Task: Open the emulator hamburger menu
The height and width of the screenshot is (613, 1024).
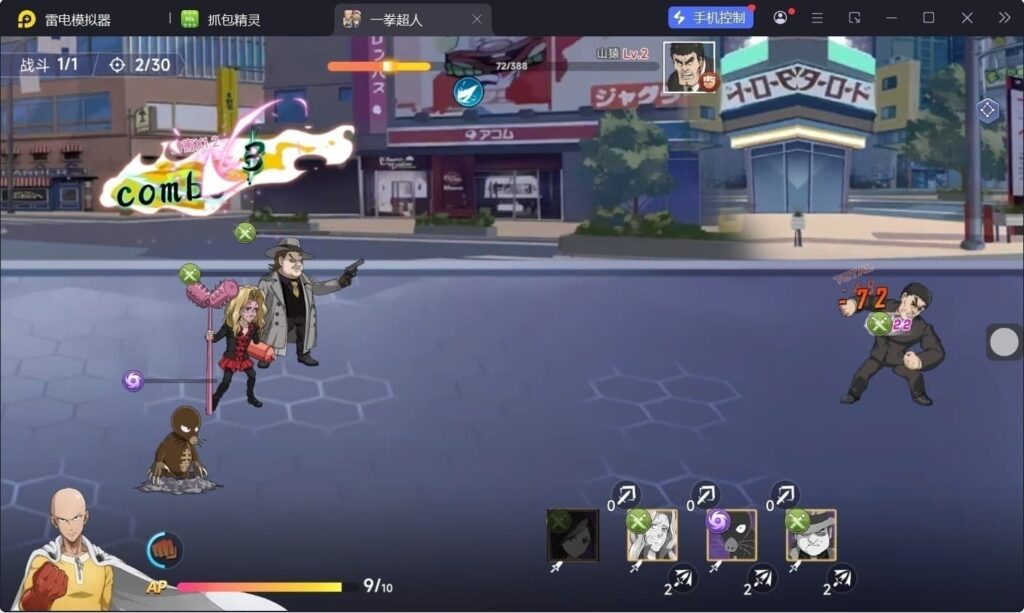Action: (x=817, y=18)
